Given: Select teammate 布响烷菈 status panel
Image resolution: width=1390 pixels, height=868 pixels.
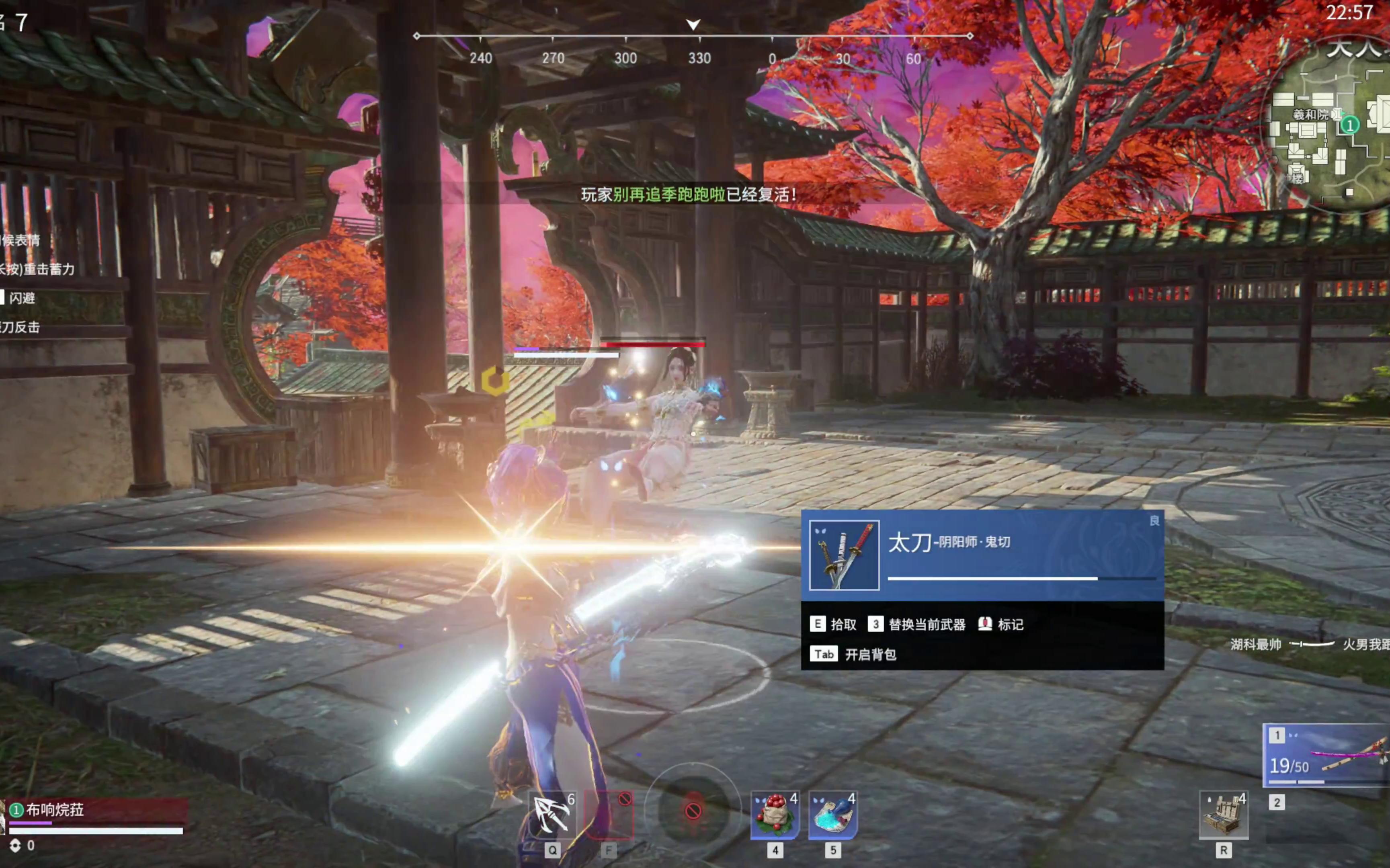Looking at the screenshot, I should (95, 816).
